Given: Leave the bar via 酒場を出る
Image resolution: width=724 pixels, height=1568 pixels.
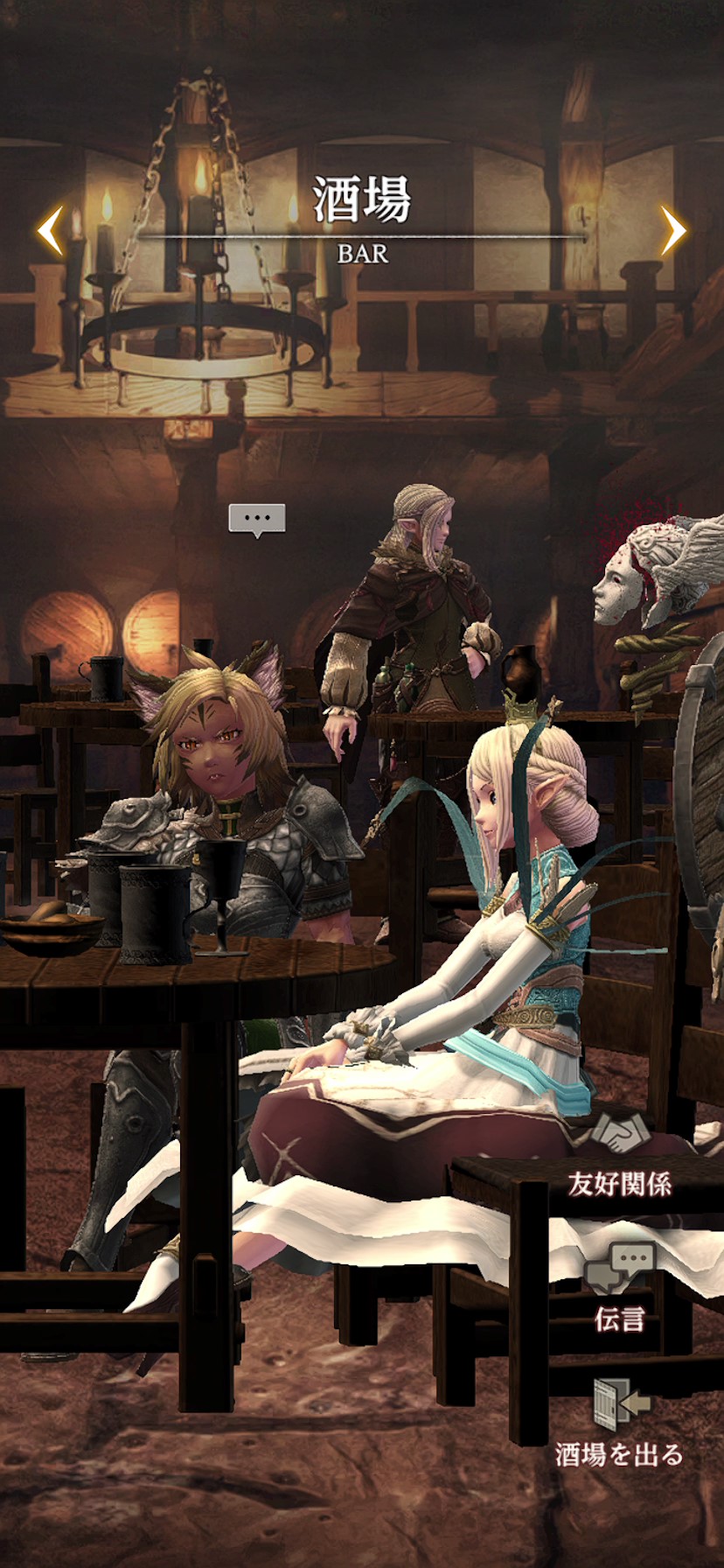Looking at the screenshot, I should point(619,1424).
